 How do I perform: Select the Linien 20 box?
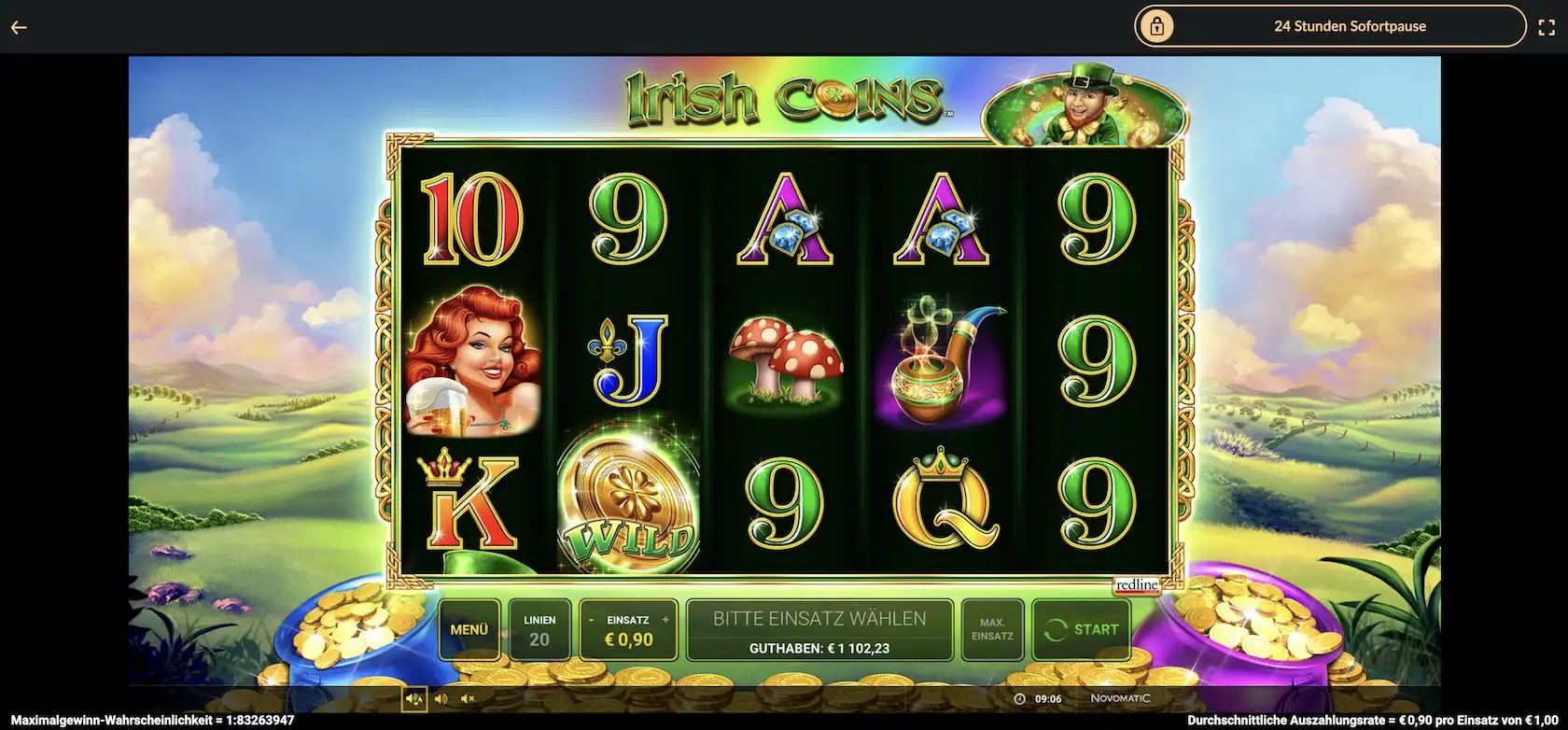(539, 630)
